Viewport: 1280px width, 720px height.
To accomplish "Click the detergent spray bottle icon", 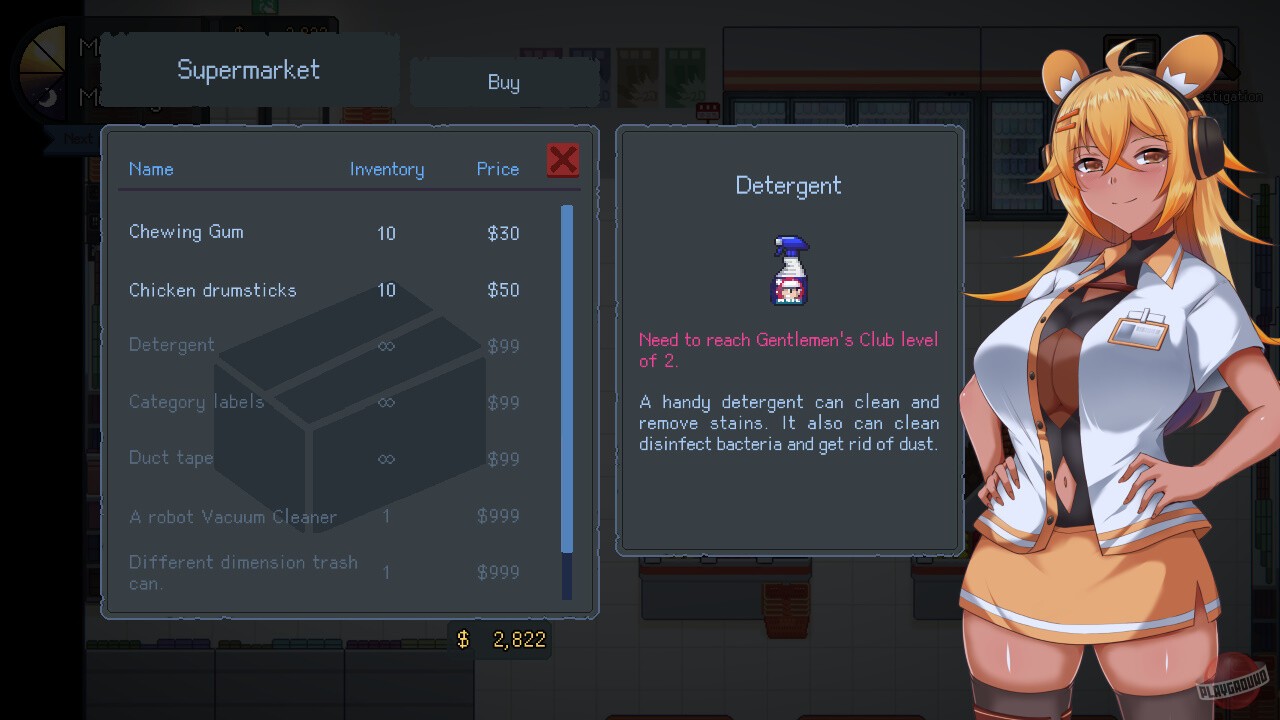I will [x=788, y=268].
